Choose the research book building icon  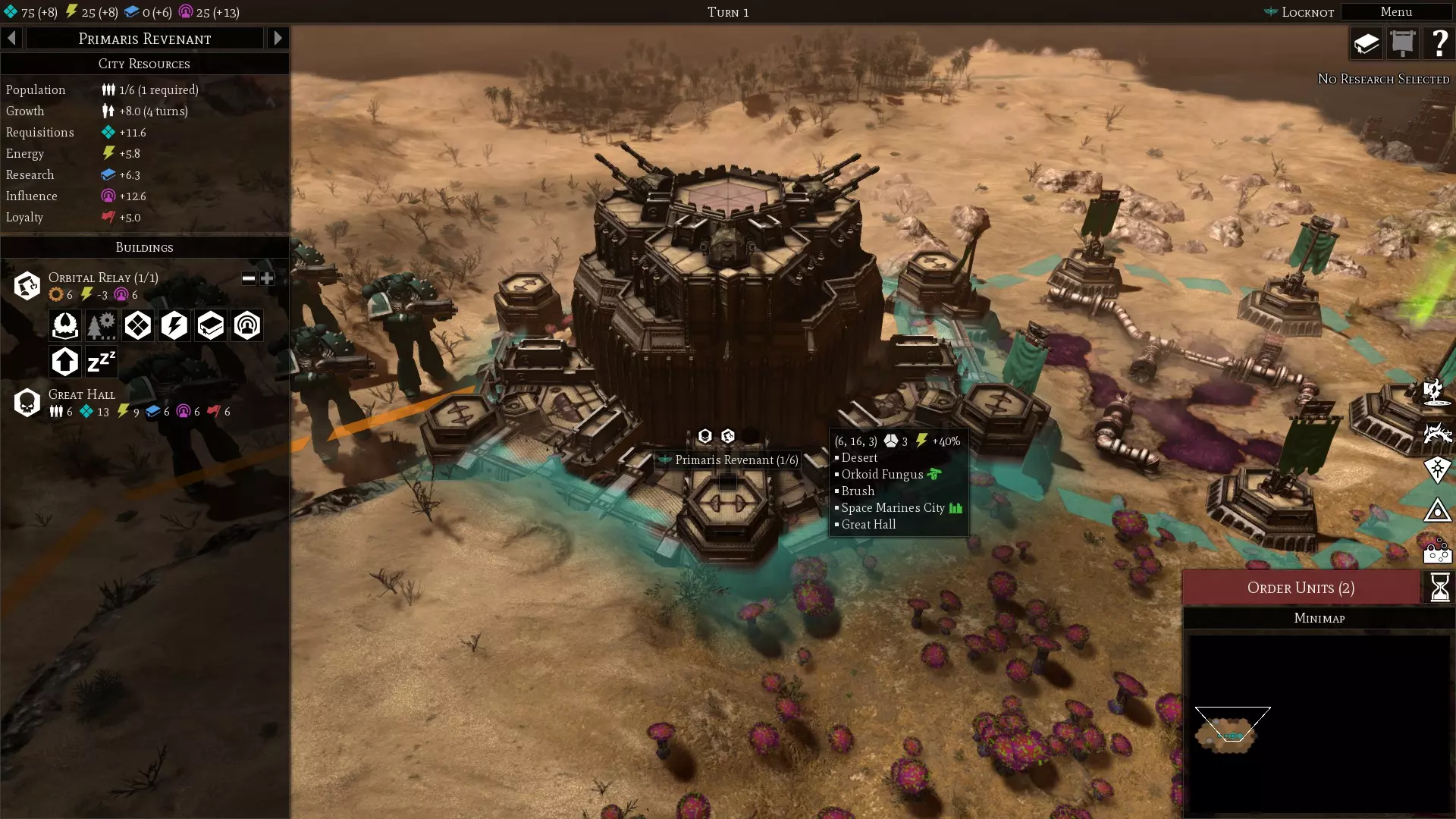point(211,325)
